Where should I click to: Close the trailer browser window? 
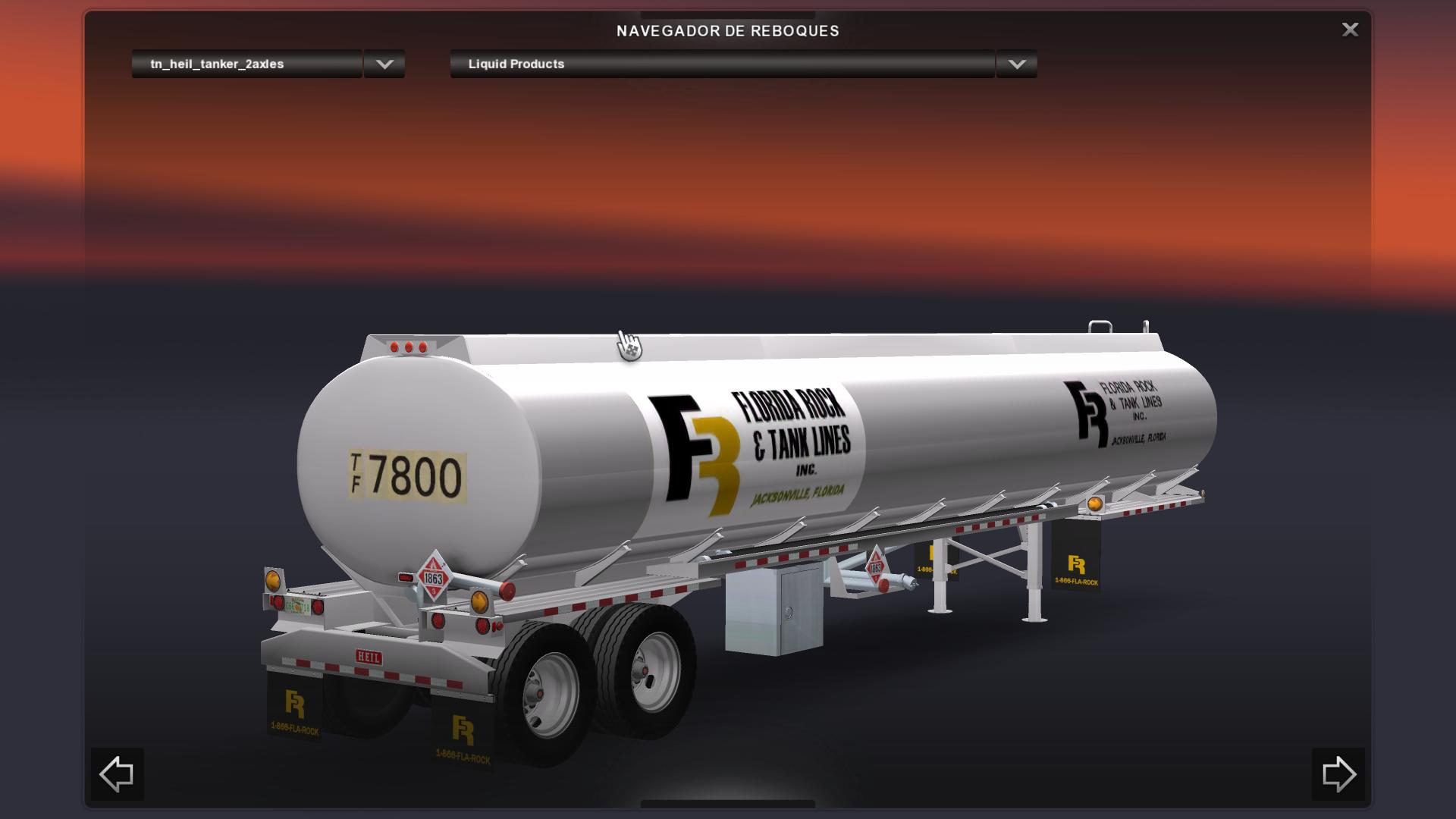1350,30
